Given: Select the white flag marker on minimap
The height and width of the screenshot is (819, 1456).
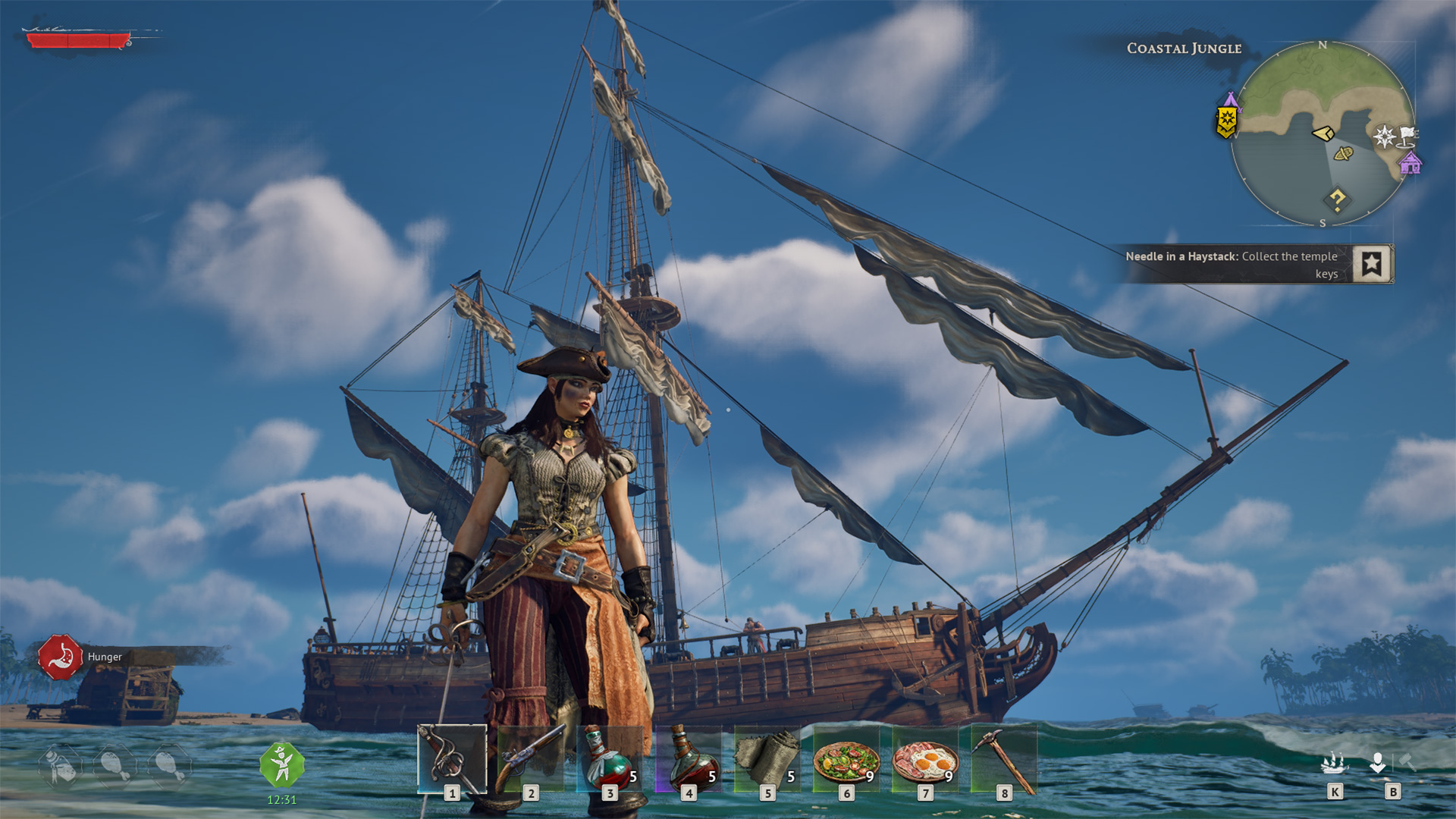Looking at the screenshot, I should click(x=1407, y=136).
